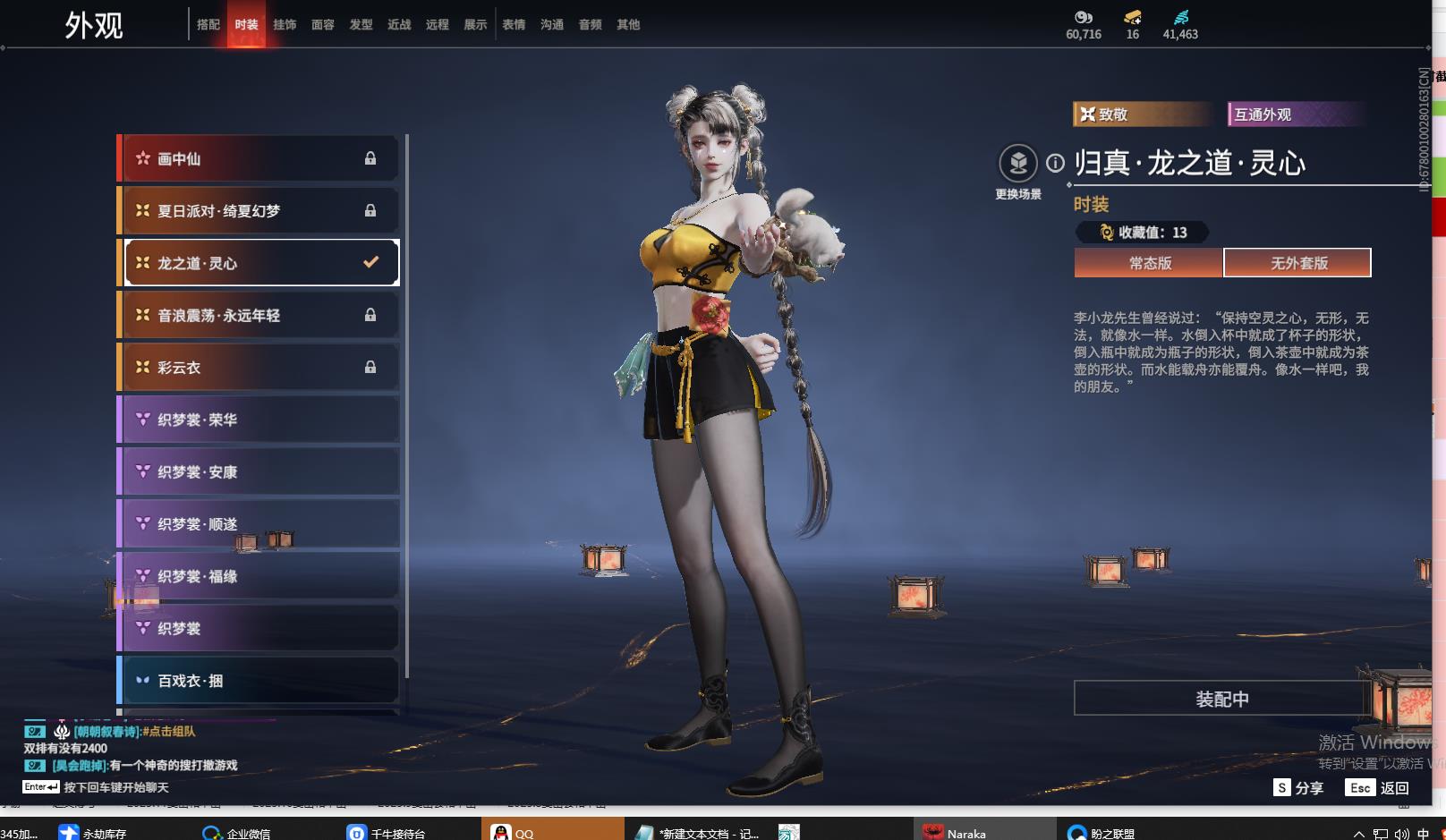Switch to the 常态版 variant
1446x840 pixels.
(x=1149, y=263)
